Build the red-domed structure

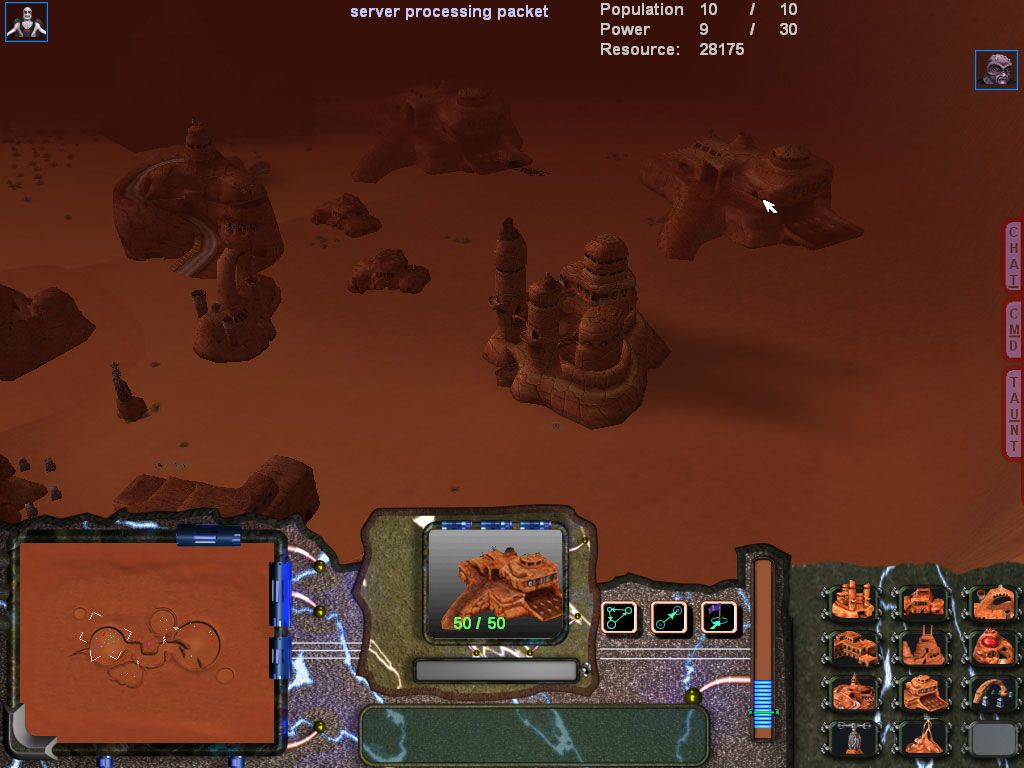[x=990, y=647]
